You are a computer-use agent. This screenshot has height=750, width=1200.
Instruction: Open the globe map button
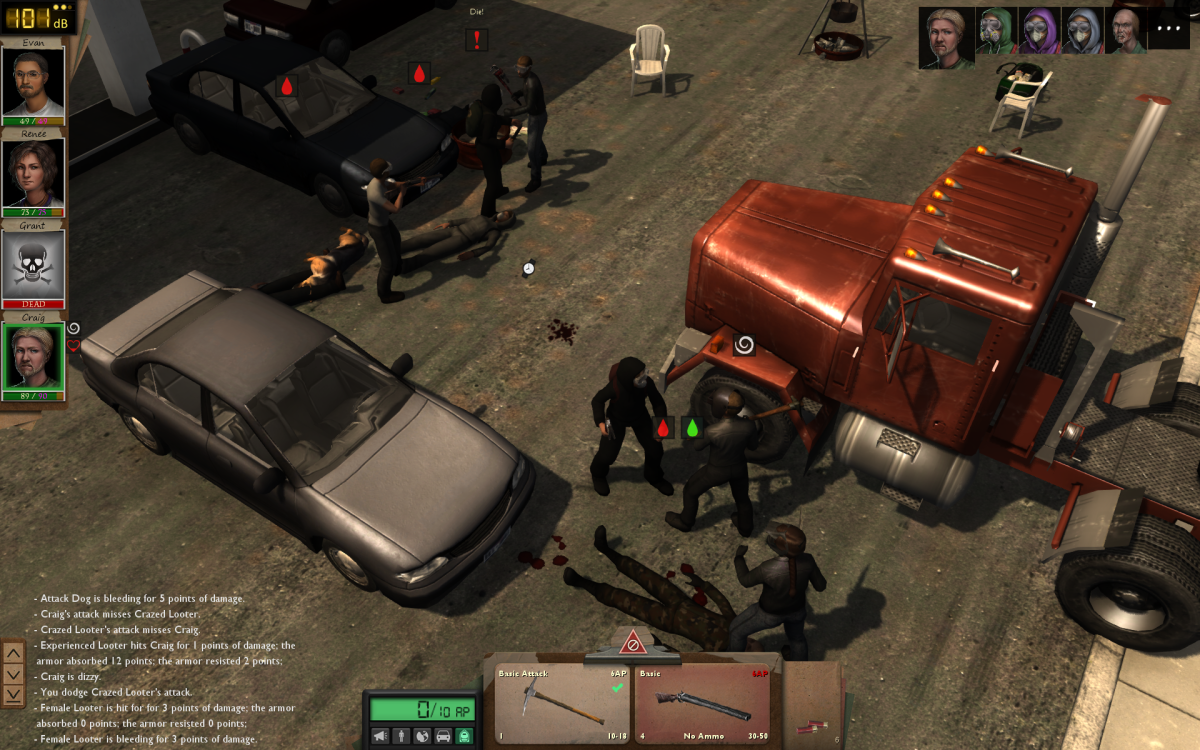pos(422,736)
